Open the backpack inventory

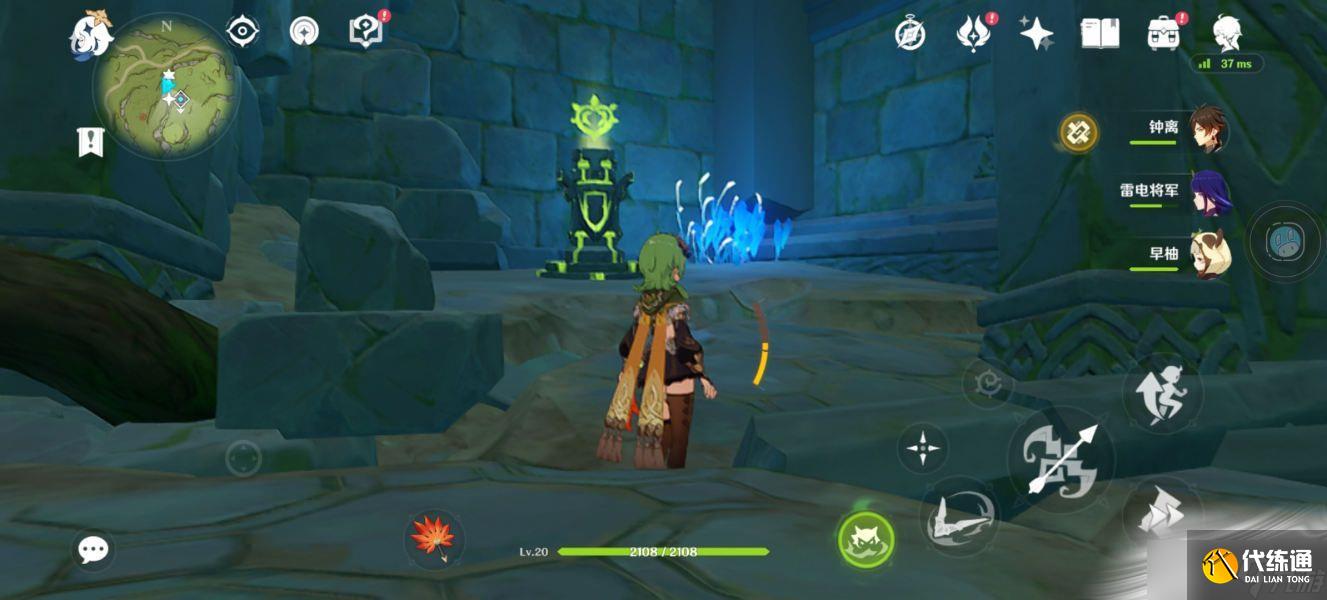point(1163,34)
